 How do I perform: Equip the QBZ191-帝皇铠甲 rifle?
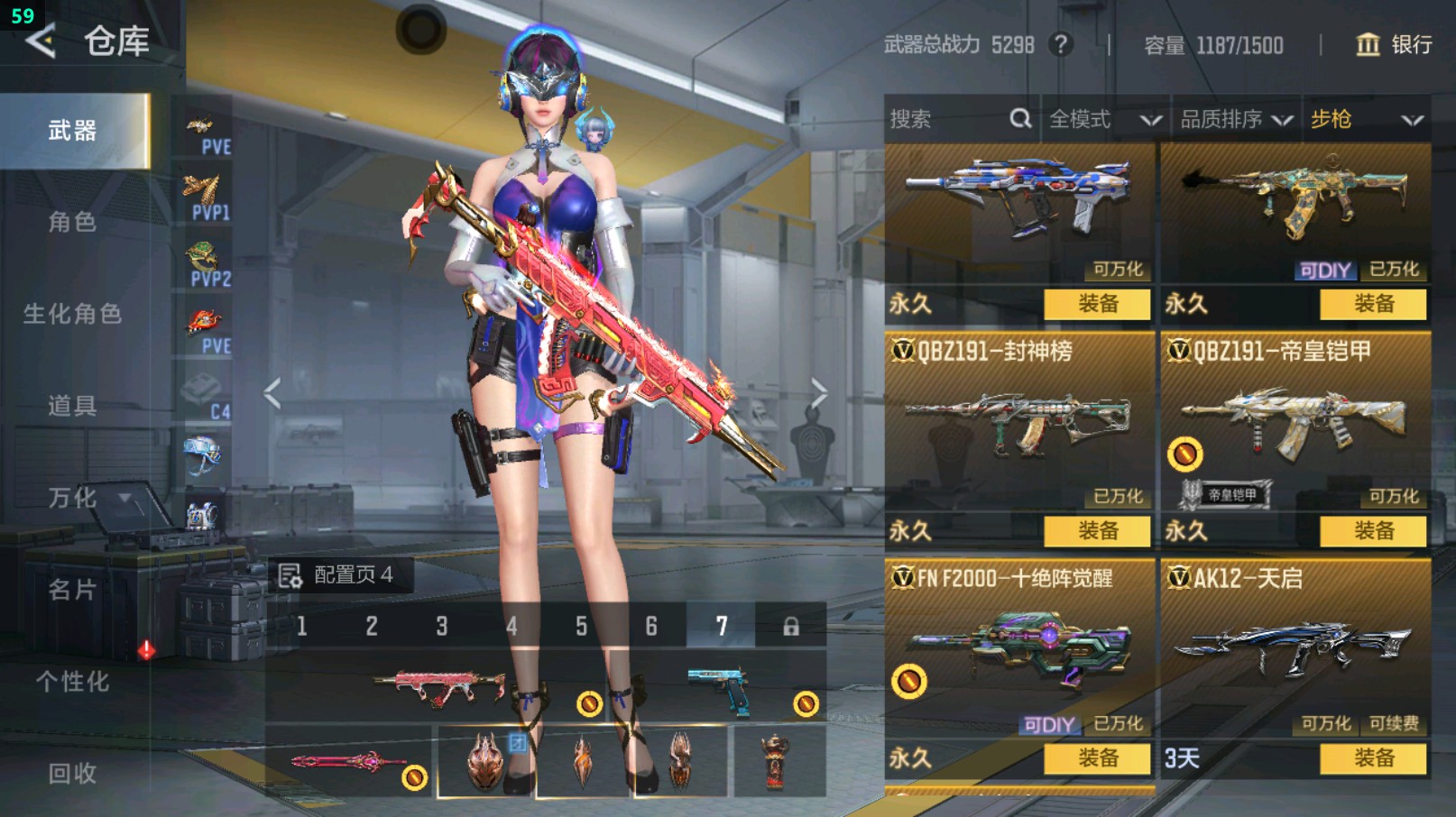click(x=1373, y=530)
